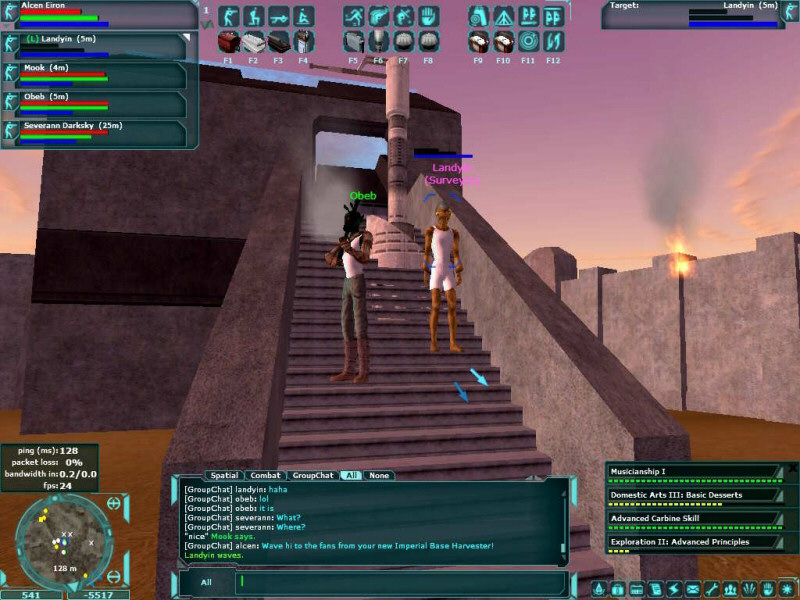Select the GroupChat tab
The height and width of the screenshot is (600, 800).
point(312,475)
